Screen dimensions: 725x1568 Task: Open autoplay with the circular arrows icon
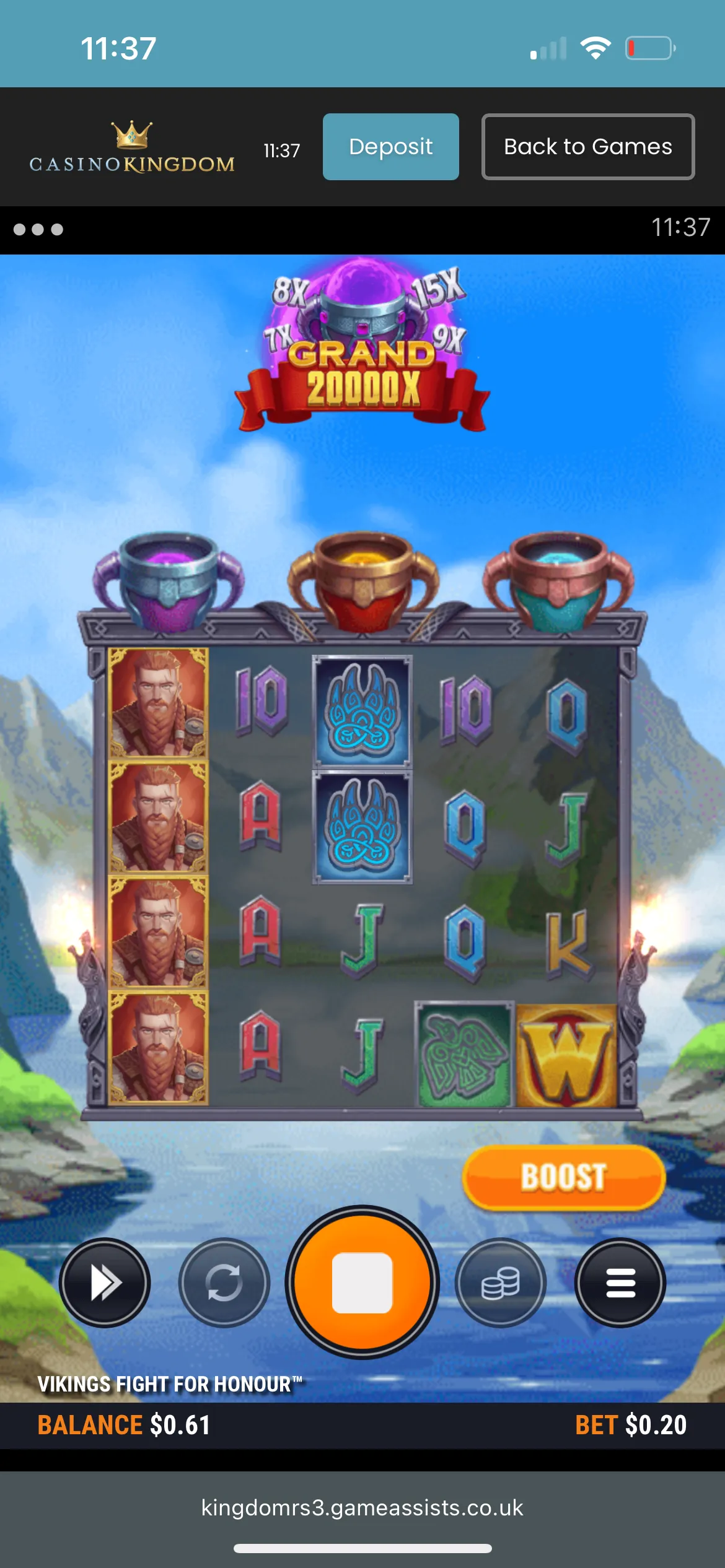click(x=224, y=1283)
